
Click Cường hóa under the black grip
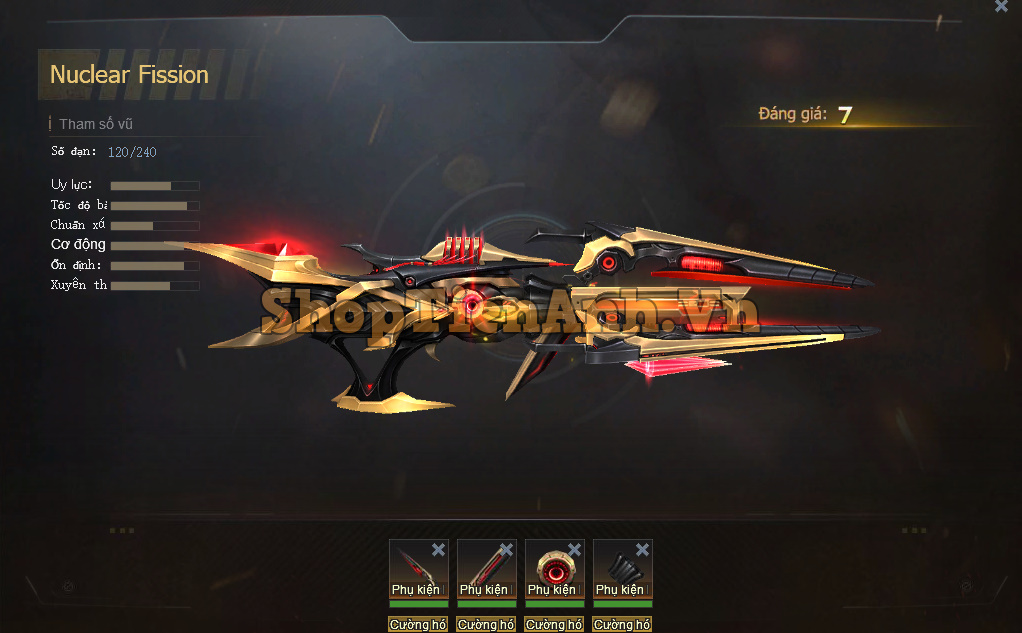[622, 624]
